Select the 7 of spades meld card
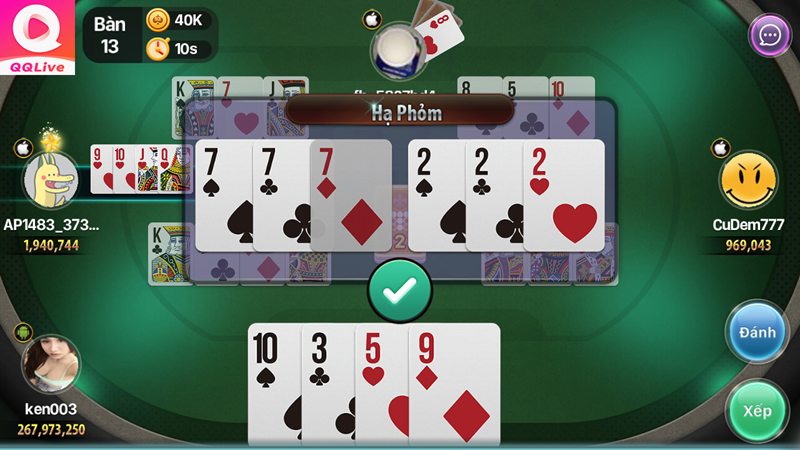800x450 pixels. (x=223, y=195)
